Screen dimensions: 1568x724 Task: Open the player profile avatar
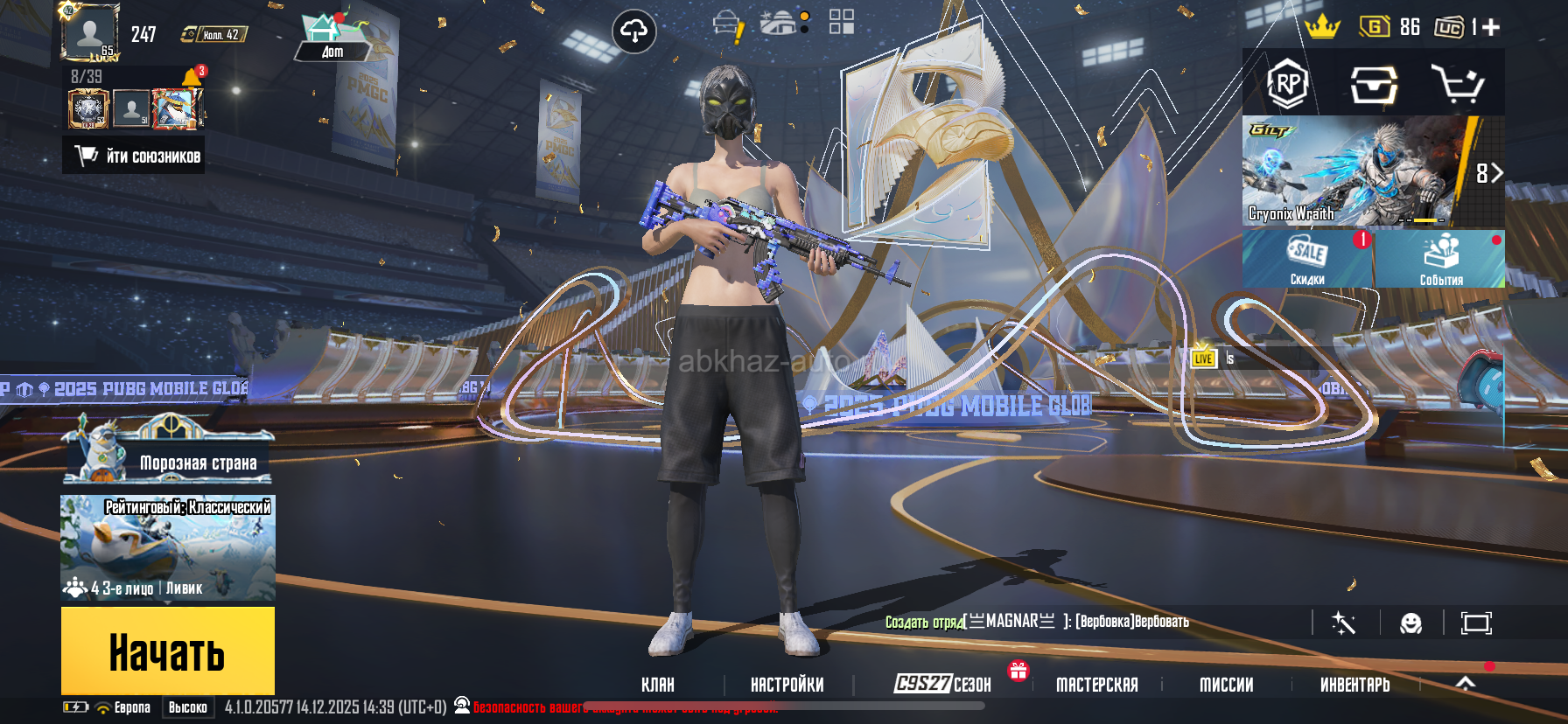tap(89, 32)
